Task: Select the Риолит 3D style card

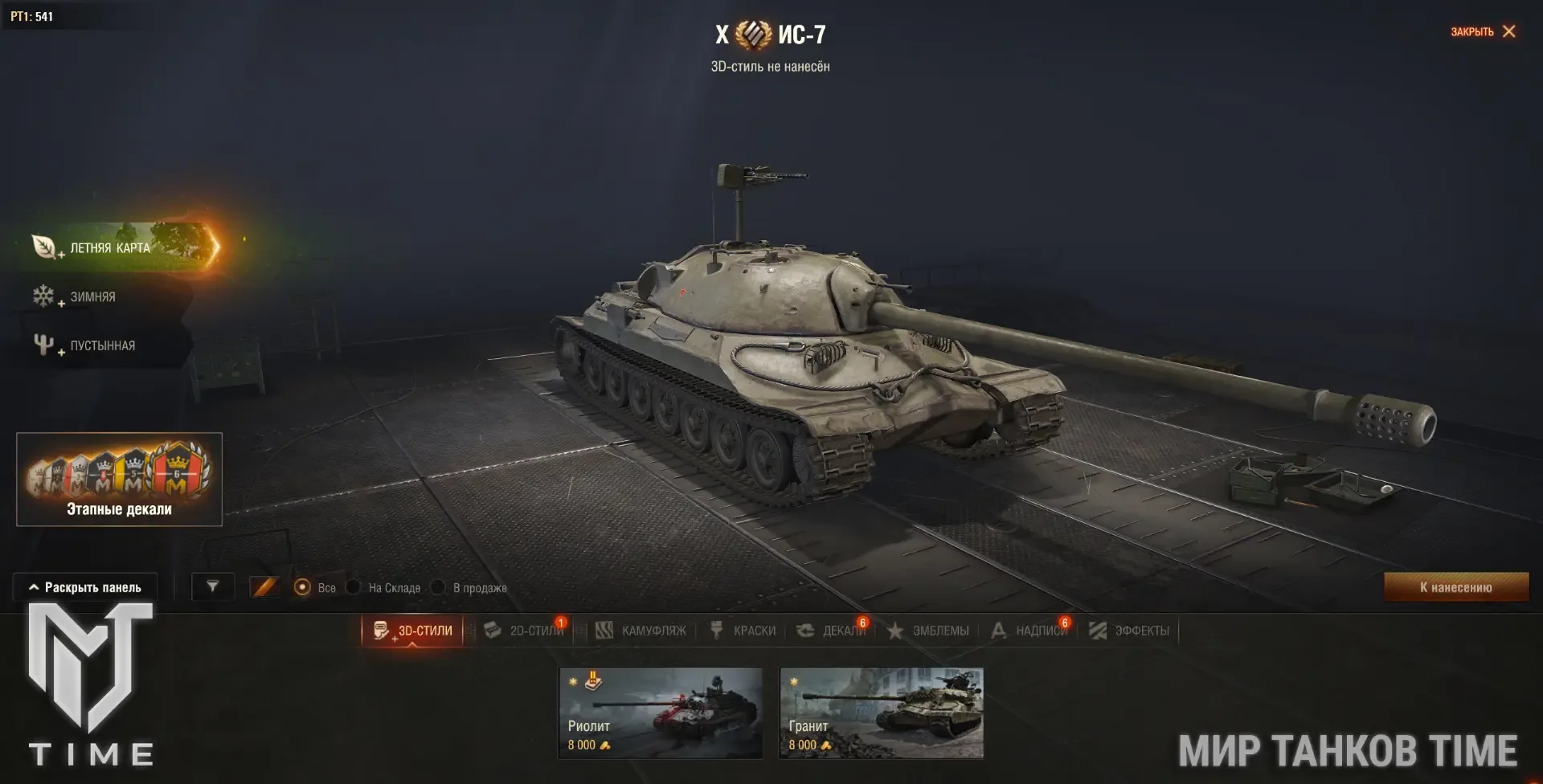Action: (x=661, y=713)
